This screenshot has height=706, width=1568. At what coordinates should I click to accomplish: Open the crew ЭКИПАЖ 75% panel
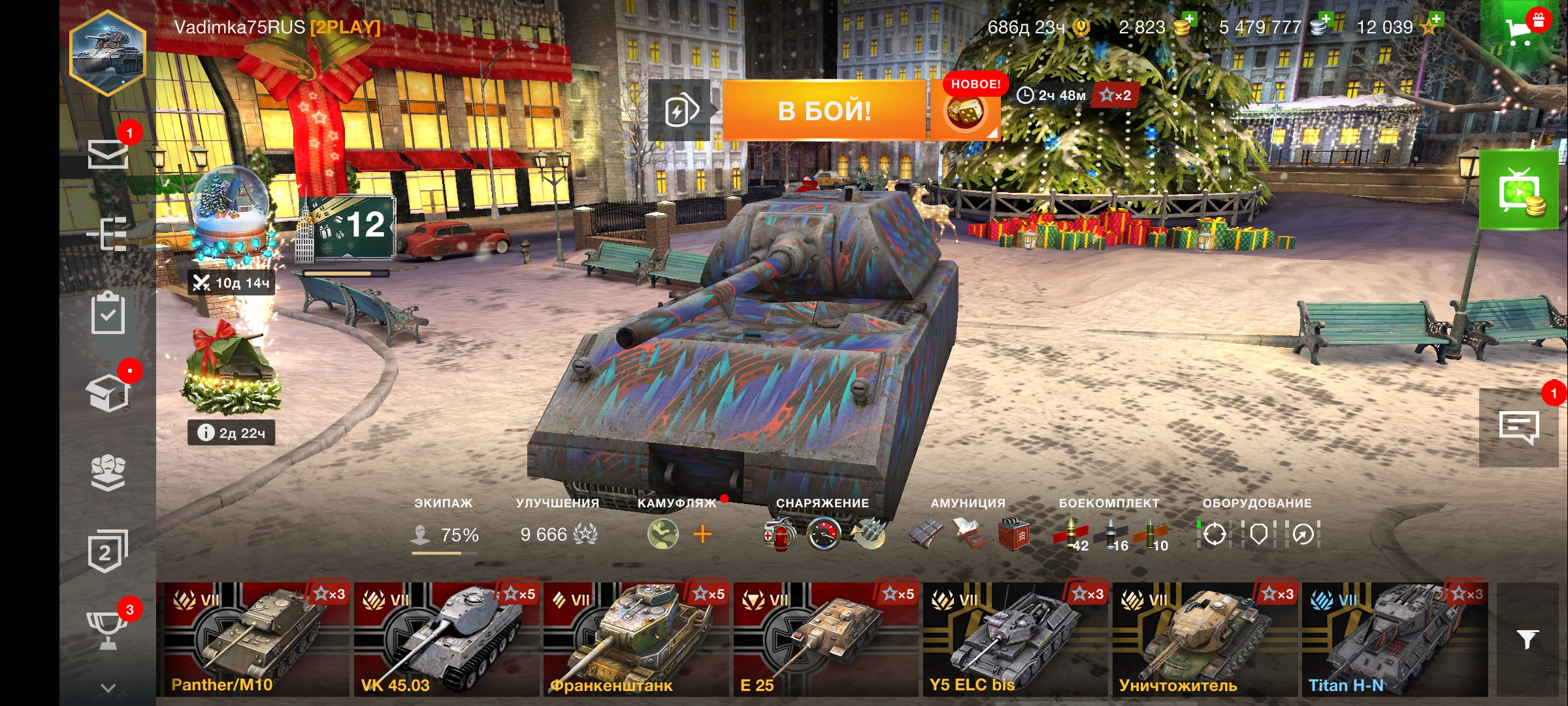(444, 533)
